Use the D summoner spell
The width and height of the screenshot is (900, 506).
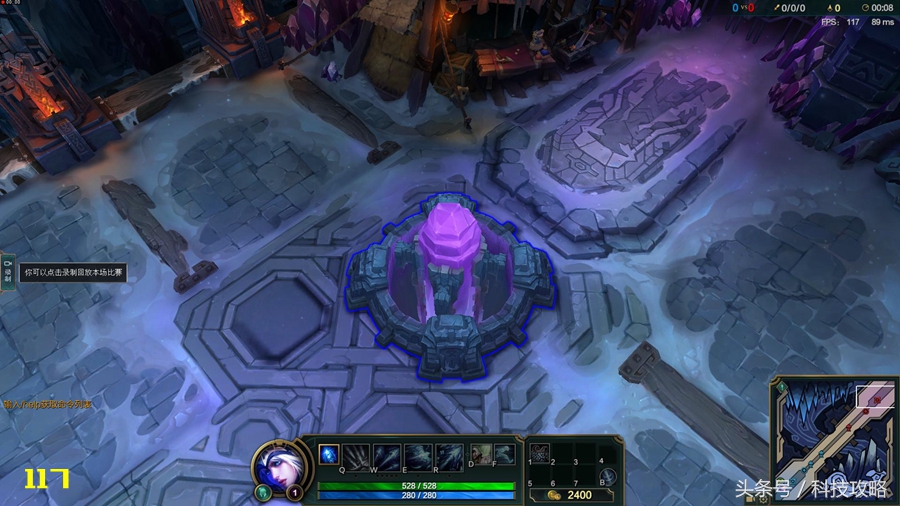[x=481, y=455]
